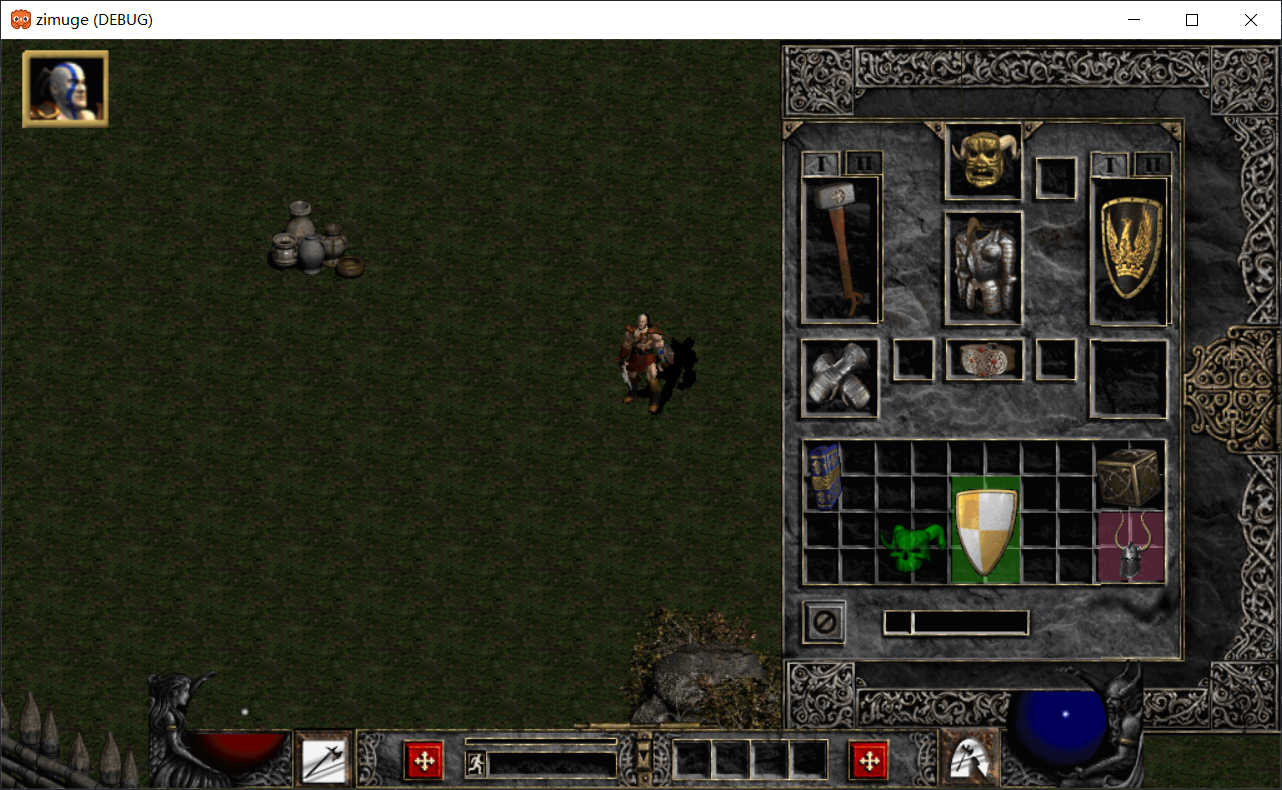
Task: Select the equipped war hammer
Action: (840, 248)
